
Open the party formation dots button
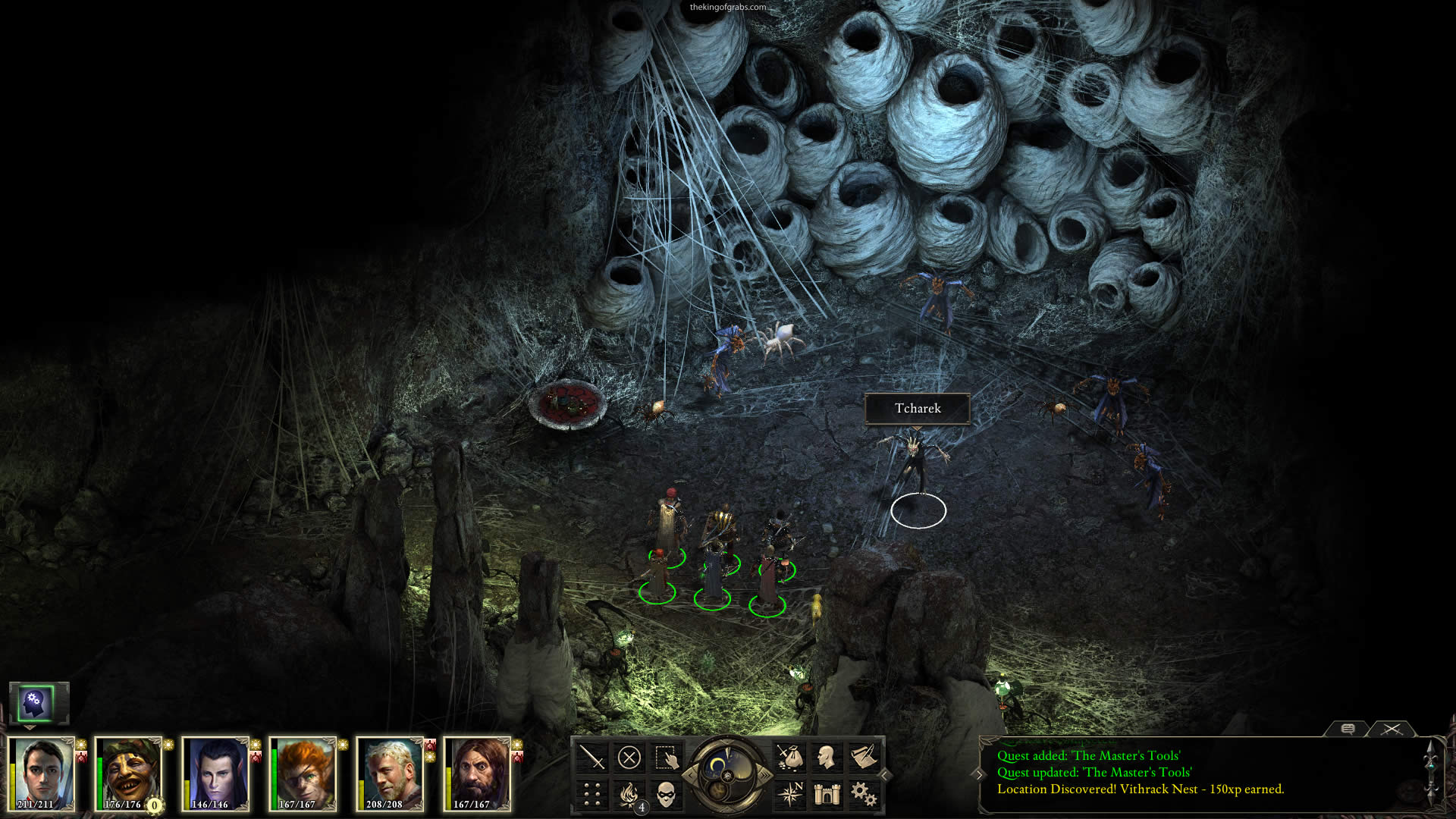coord(591,794)
